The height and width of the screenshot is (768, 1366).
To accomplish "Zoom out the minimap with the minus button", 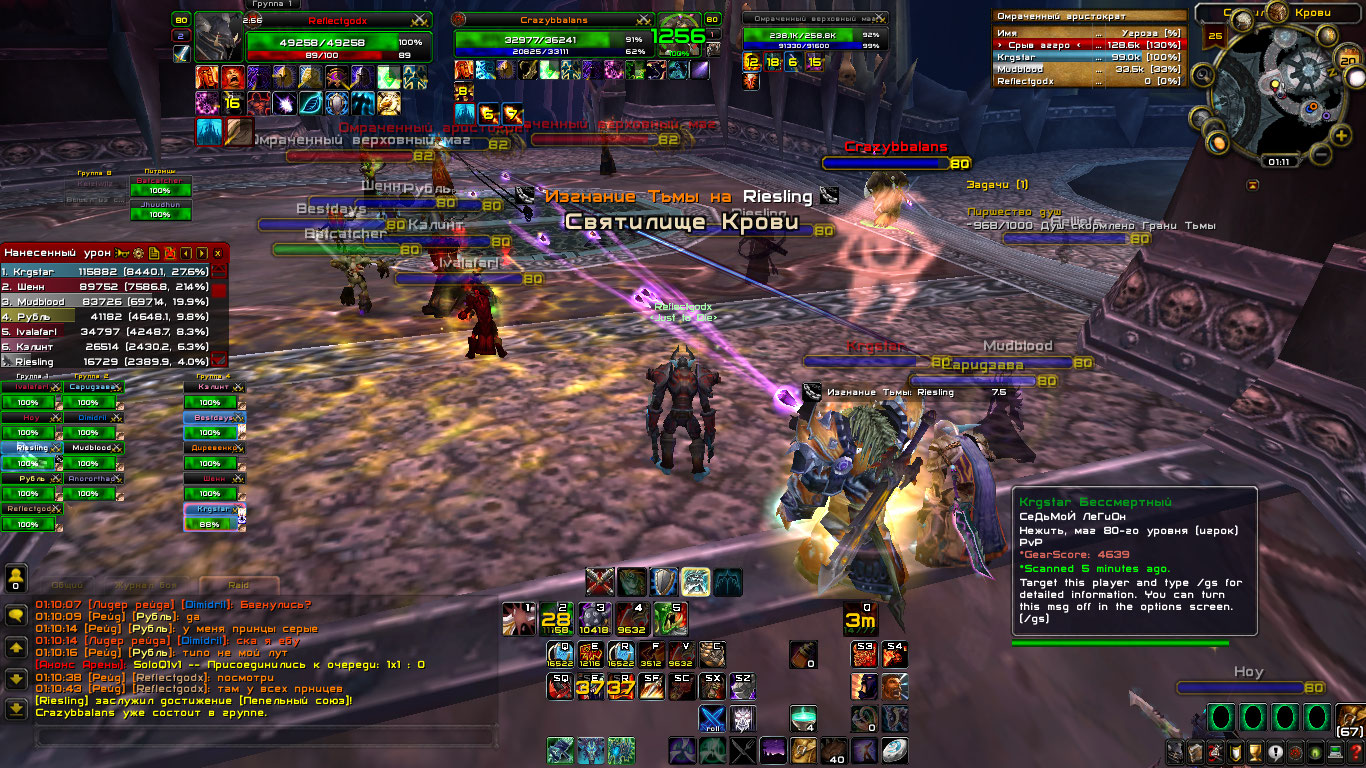I will coord(1320,155).
